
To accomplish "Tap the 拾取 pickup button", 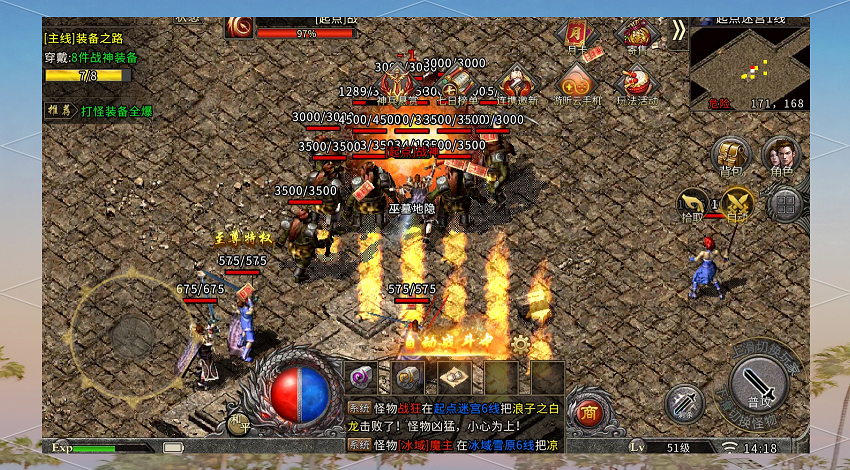I will pos(692,203).
